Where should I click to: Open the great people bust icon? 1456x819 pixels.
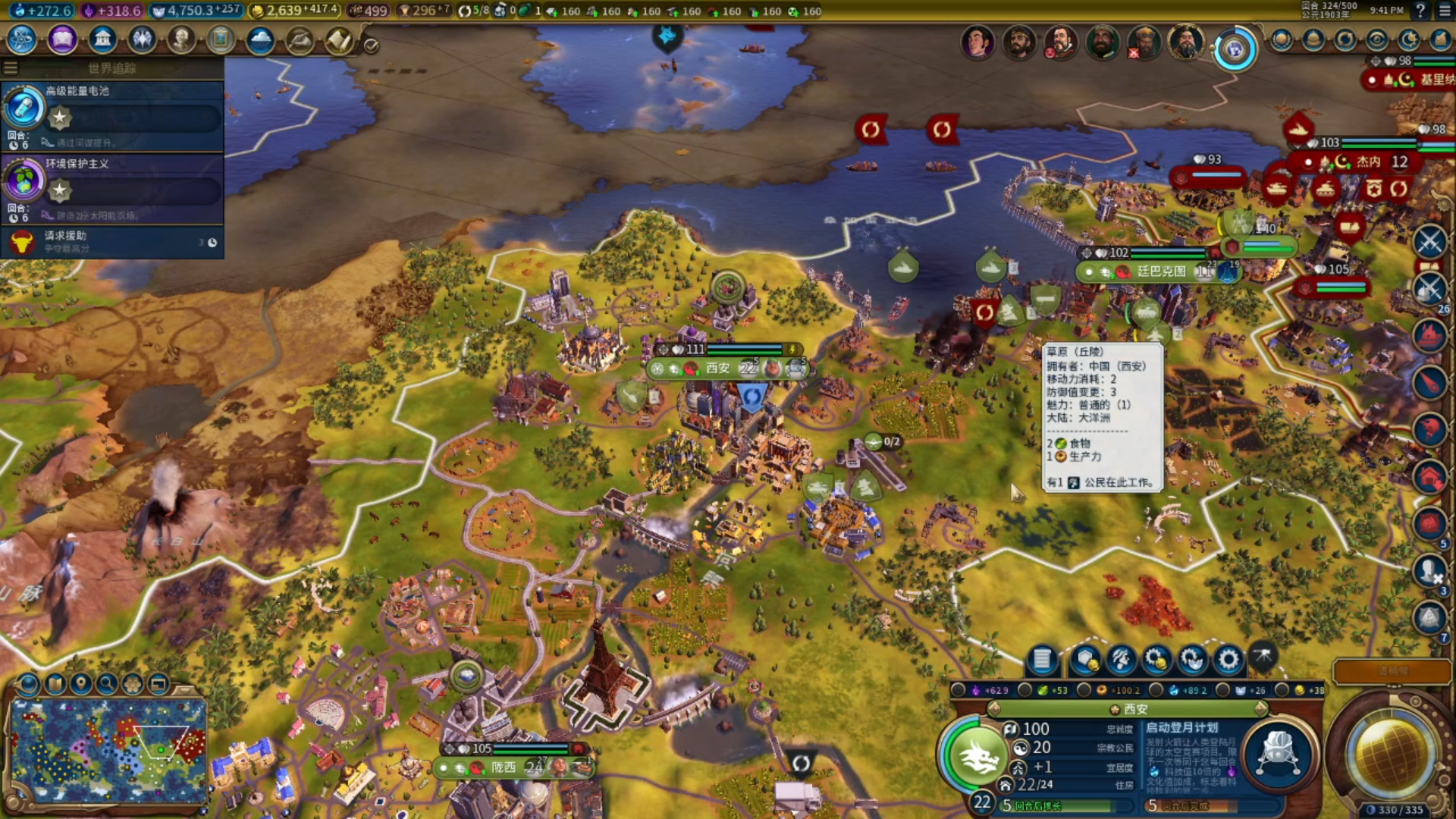coord(181,39)
